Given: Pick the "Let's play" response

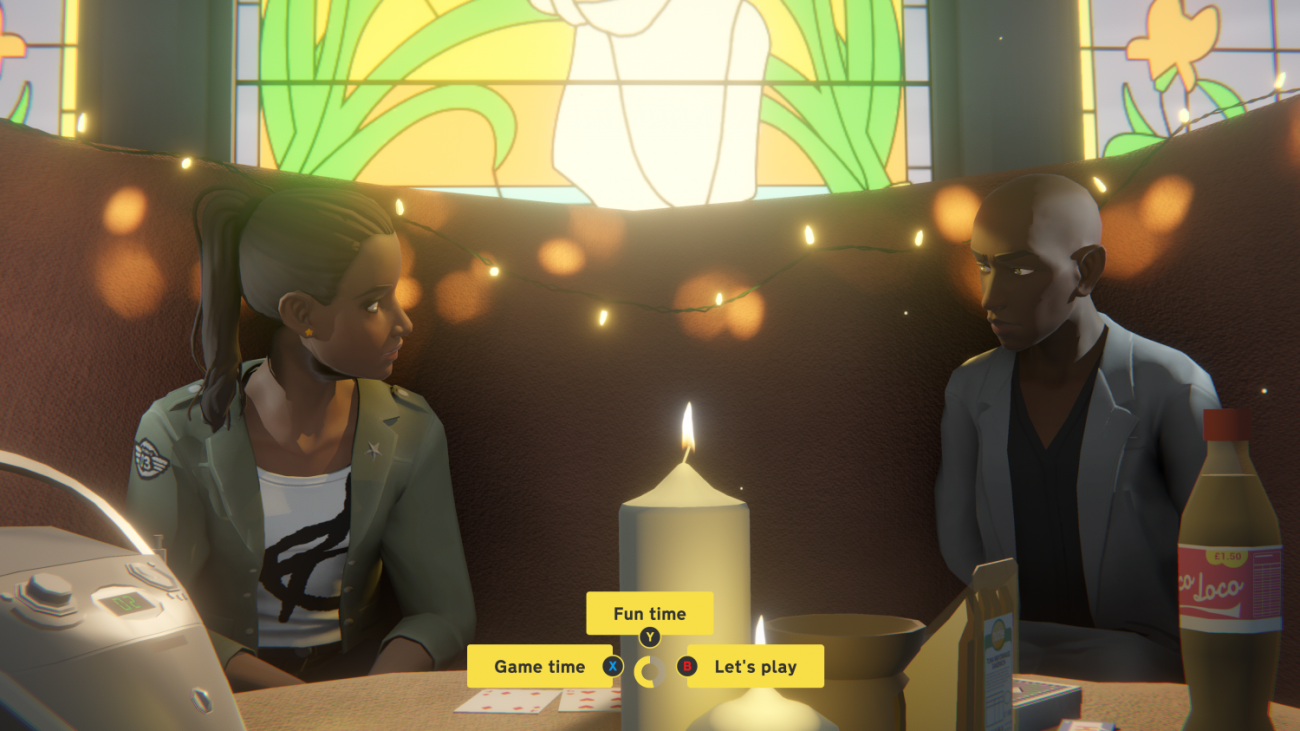Looking at the screenshot, I should [755, 666].
